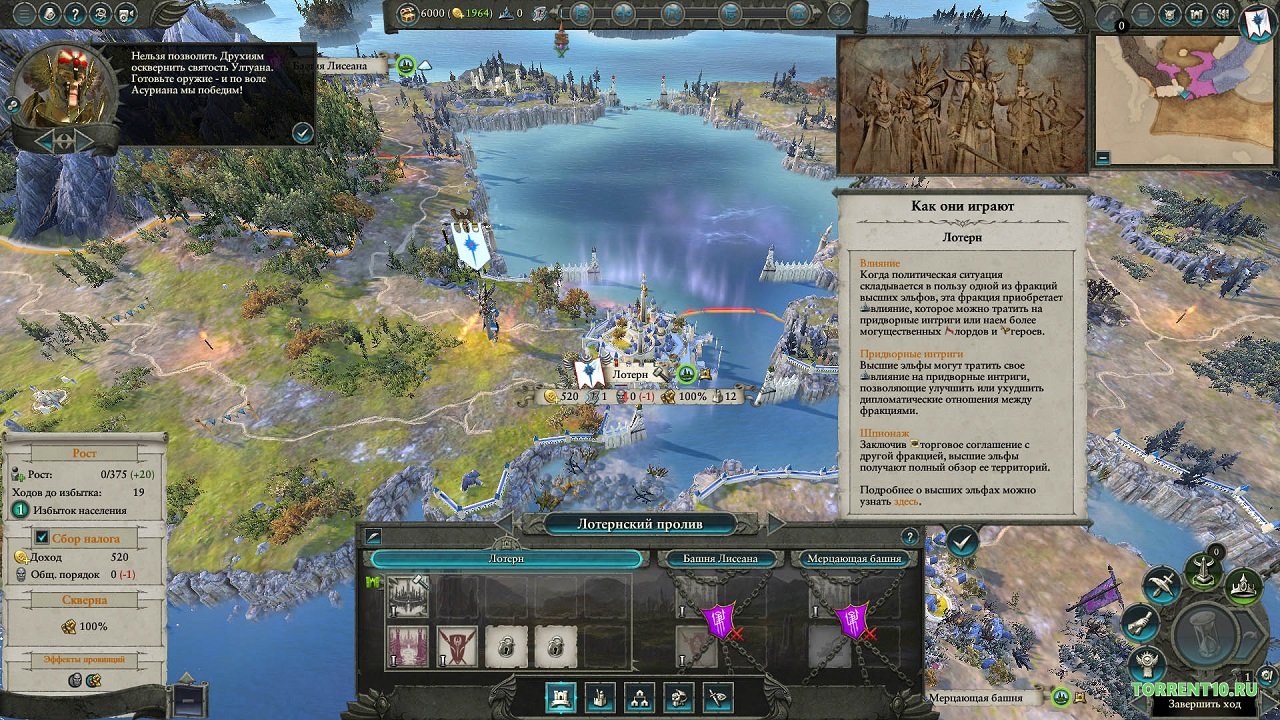Toggle the 'Сбор налога' tax checkbox
This screenshot has width=1280, height=720.
(42, 537)
